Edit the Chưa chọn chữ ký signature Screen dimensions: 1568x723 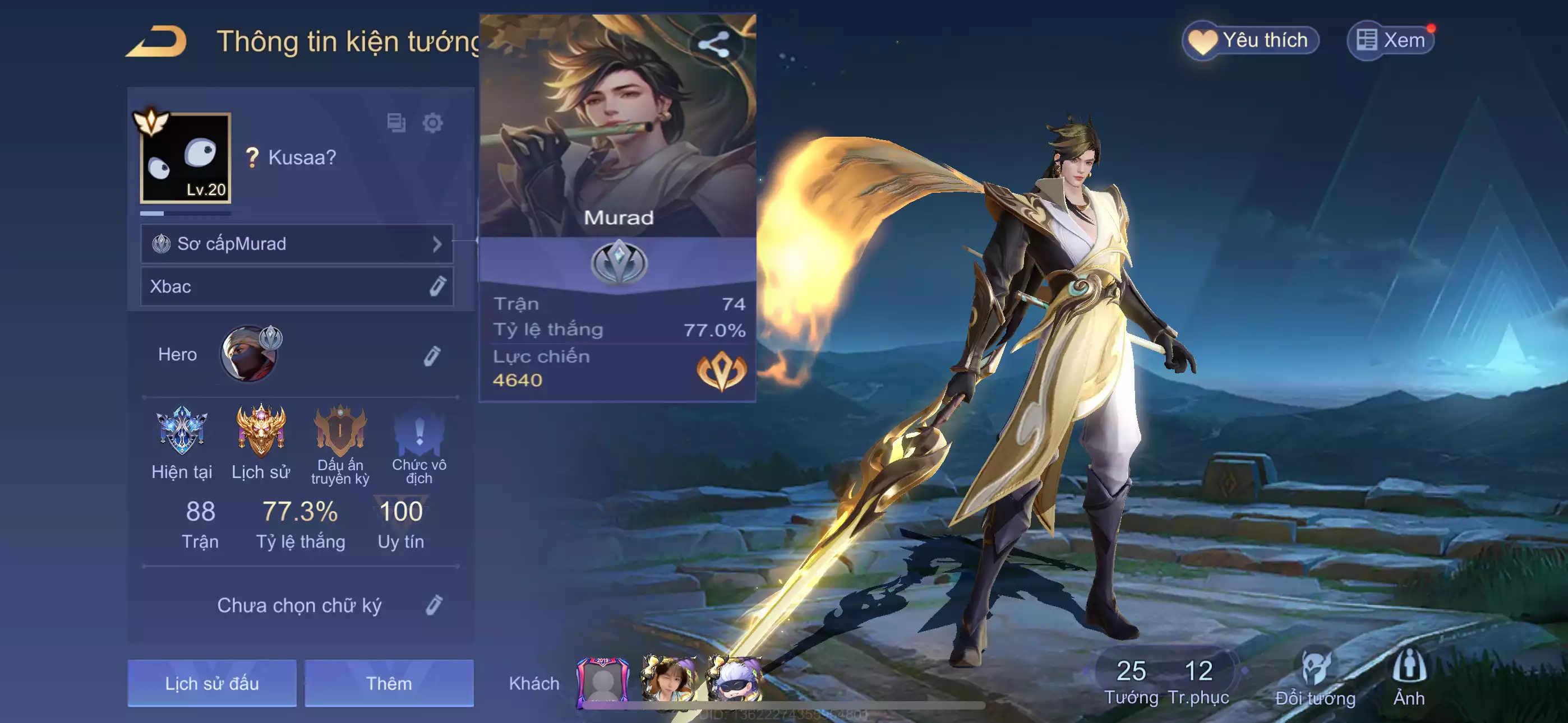tap(433, 605)
